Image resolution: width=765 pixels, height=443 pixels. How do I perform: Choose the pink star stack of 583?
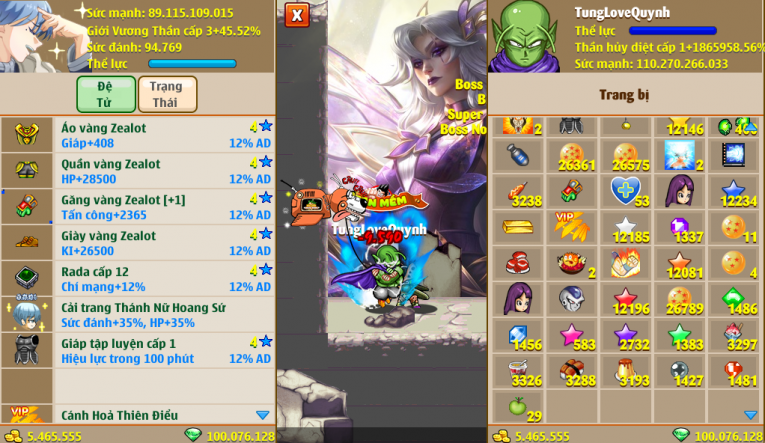coord(572,335)
